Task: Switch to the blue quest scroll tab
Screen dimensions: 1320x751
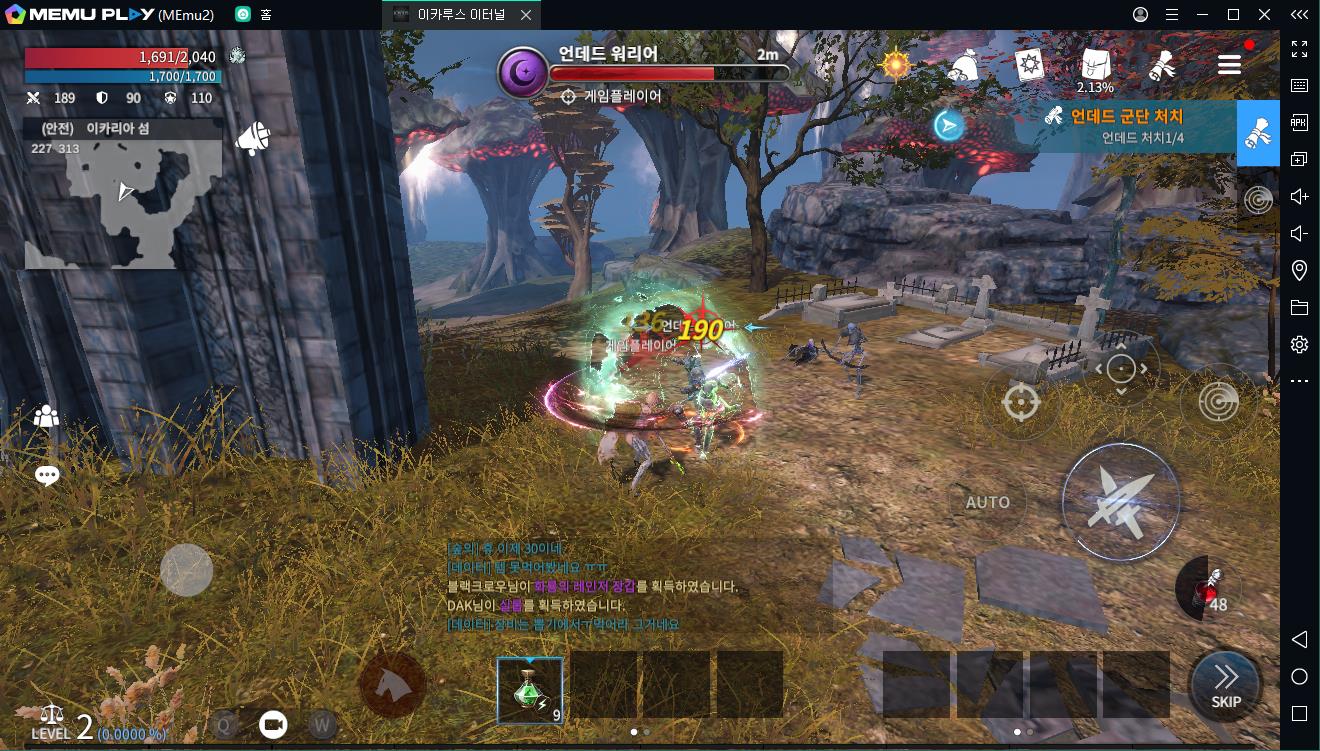Action: tap(1258, 133)
